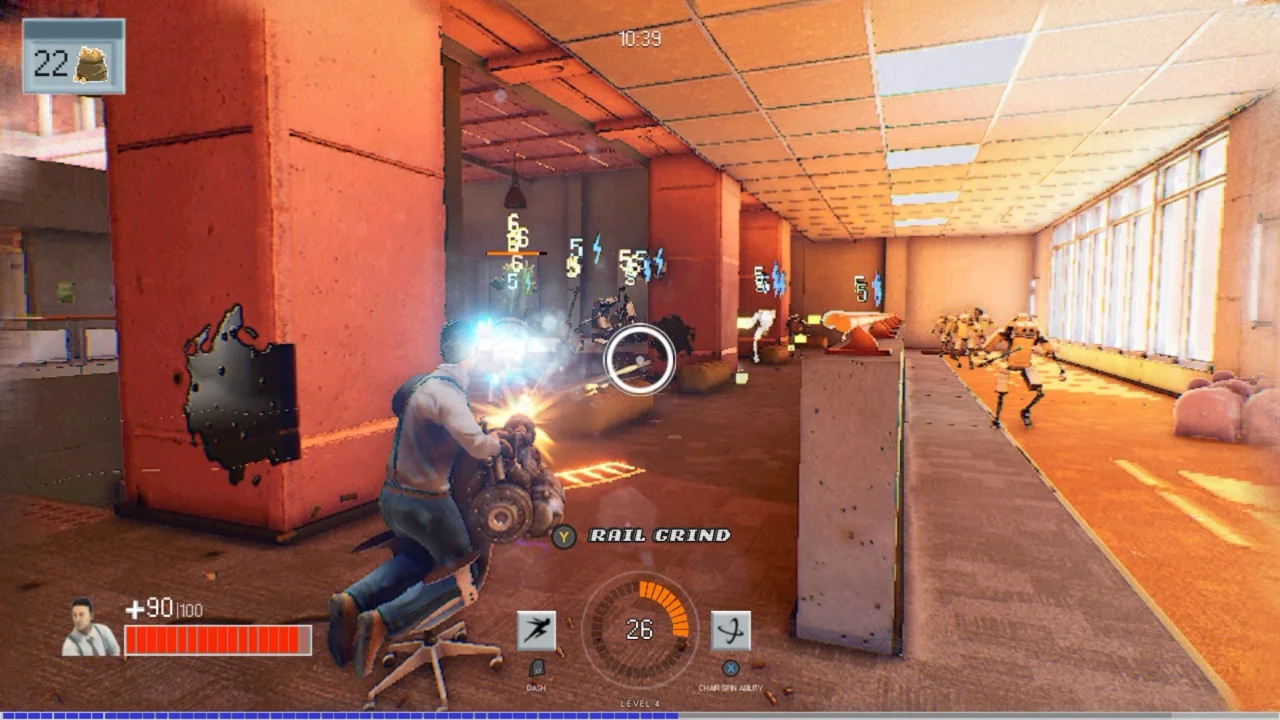Select the player character portrait

pos(89,628)
